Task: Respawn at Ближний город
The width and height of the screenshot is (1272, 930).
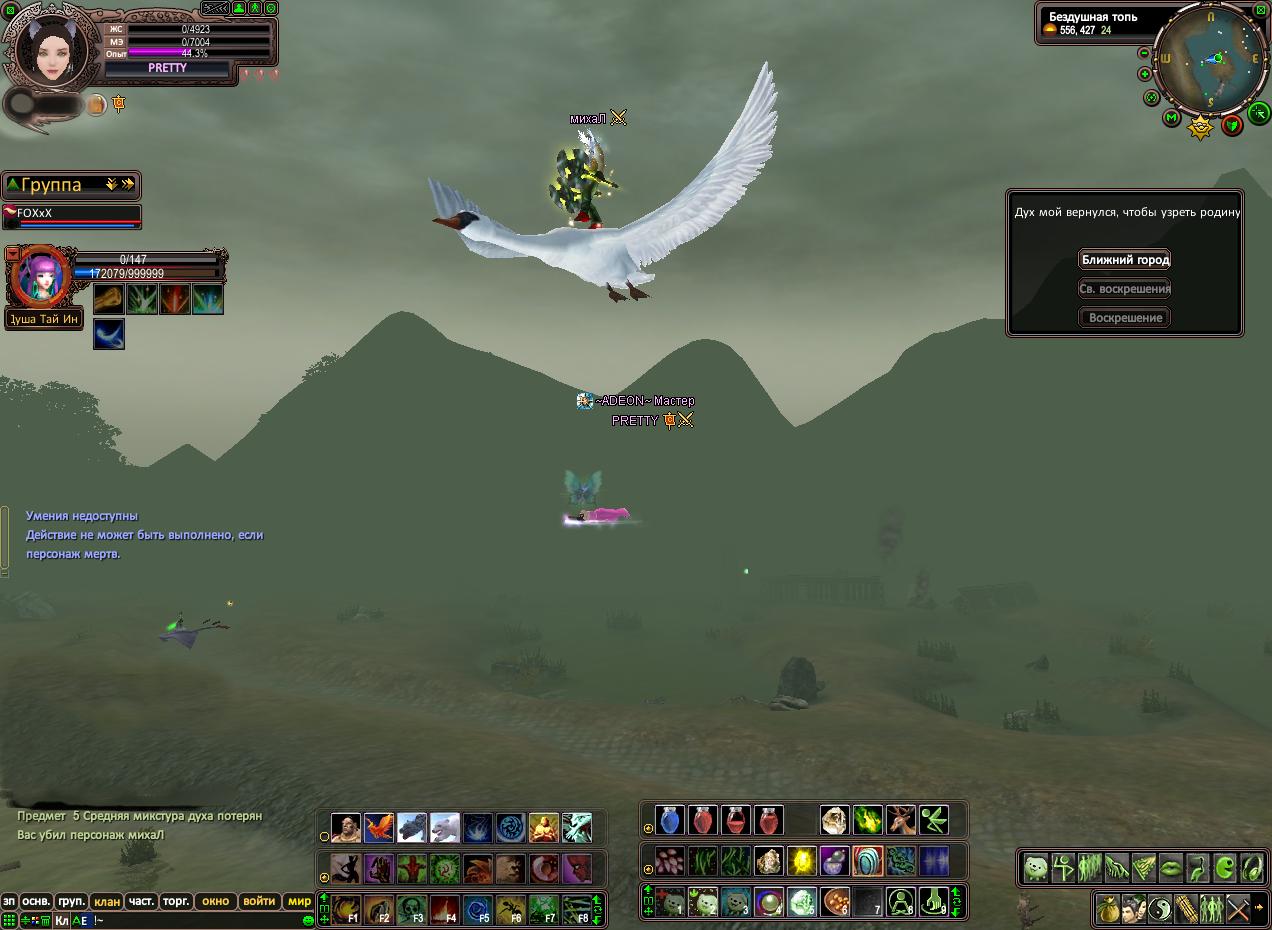Action: (x=1125, y=260)
